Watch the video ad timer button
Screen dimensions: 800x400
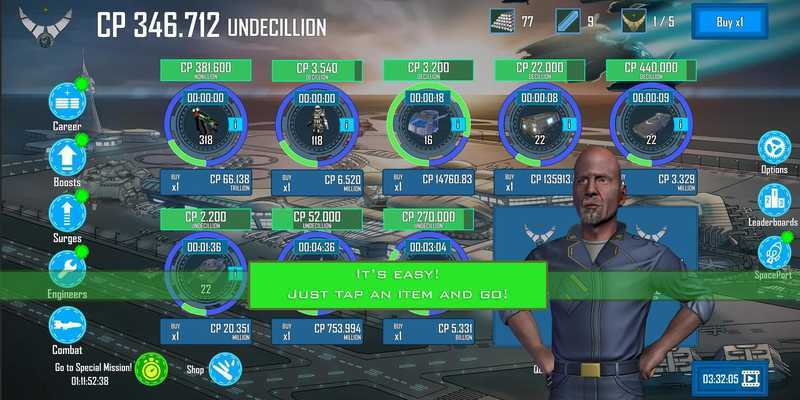tap(733, 379)
